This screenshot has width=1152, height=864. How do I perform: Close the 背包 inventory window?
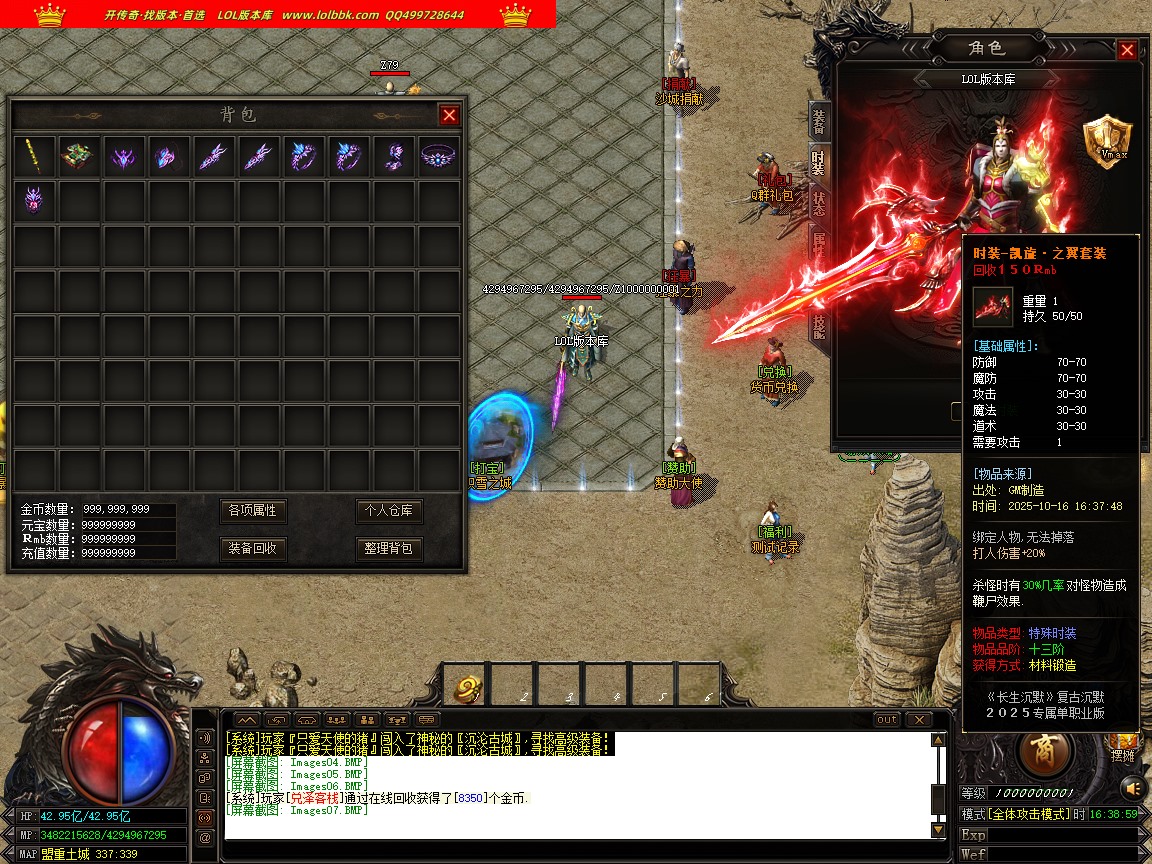tap(449, 115)
